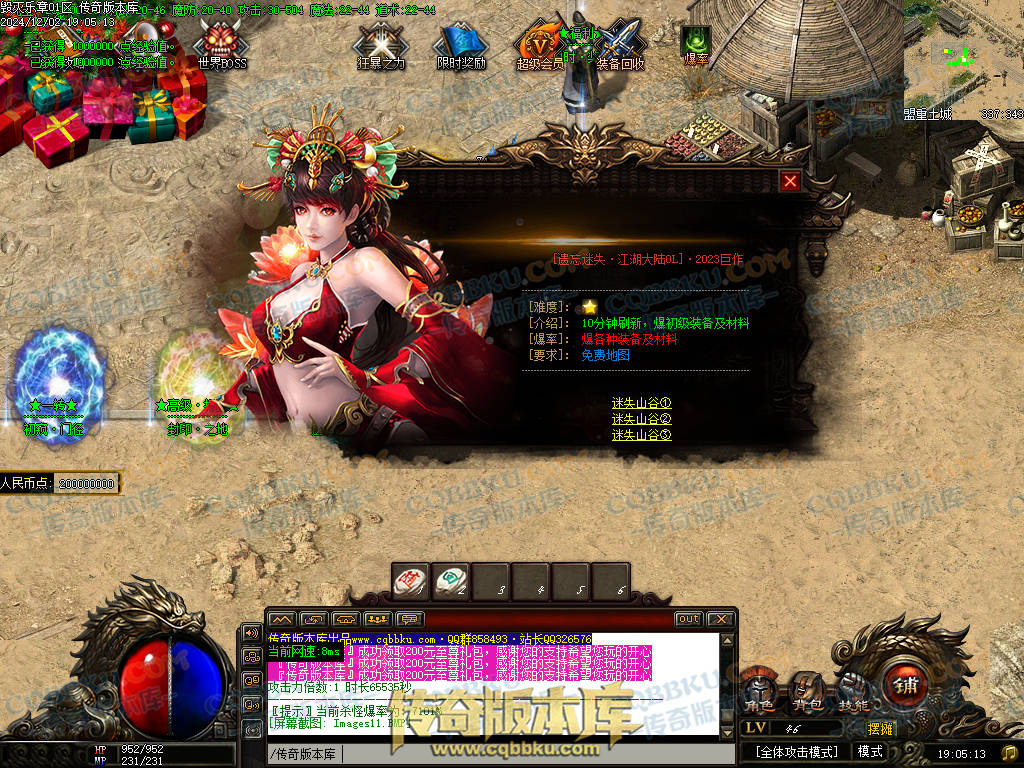Open the 背包 bag
1024x768 pixels.
(x=807, y=691)
